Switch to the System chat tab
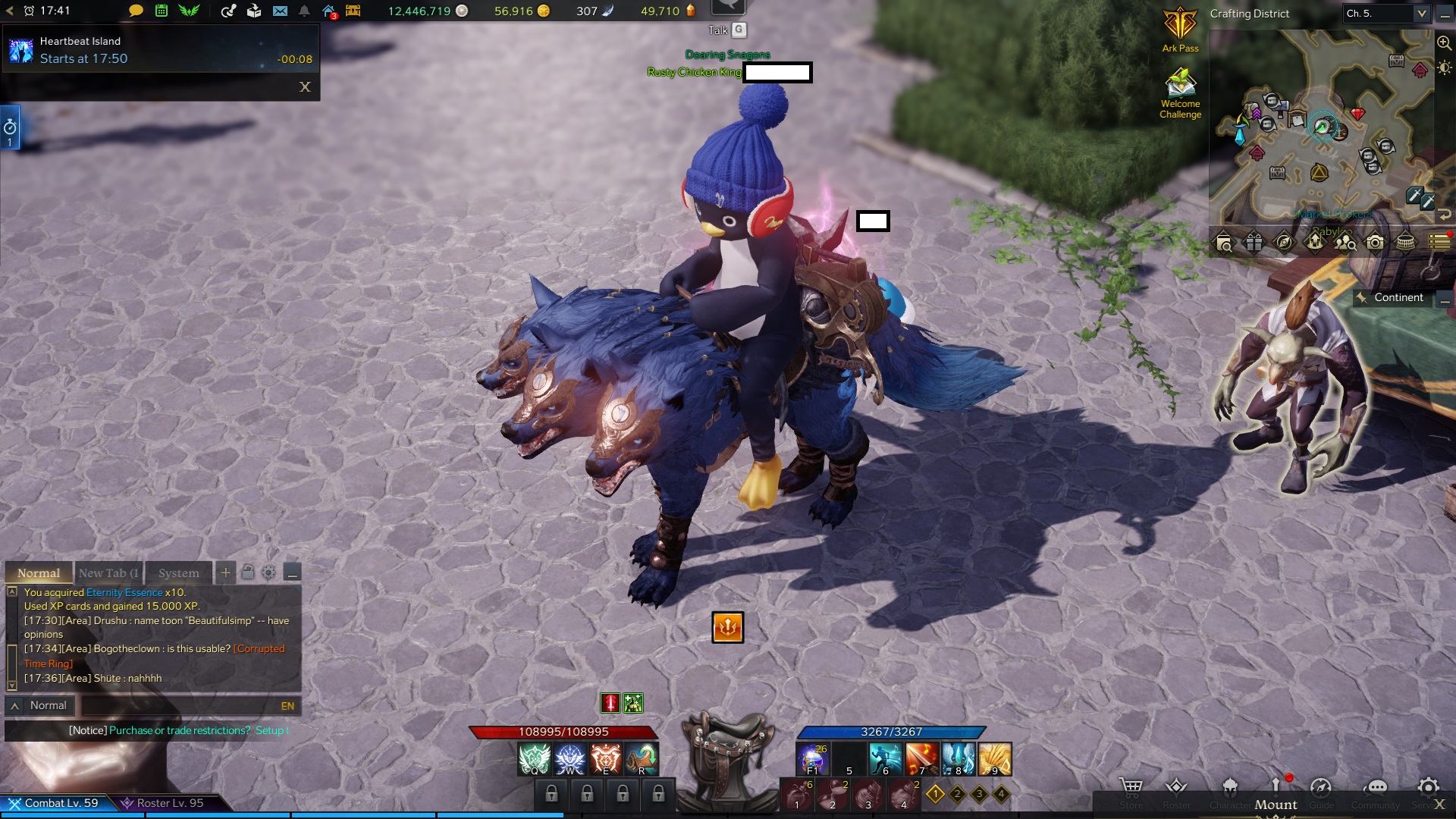1456x819 pixels. coord(178,573)
